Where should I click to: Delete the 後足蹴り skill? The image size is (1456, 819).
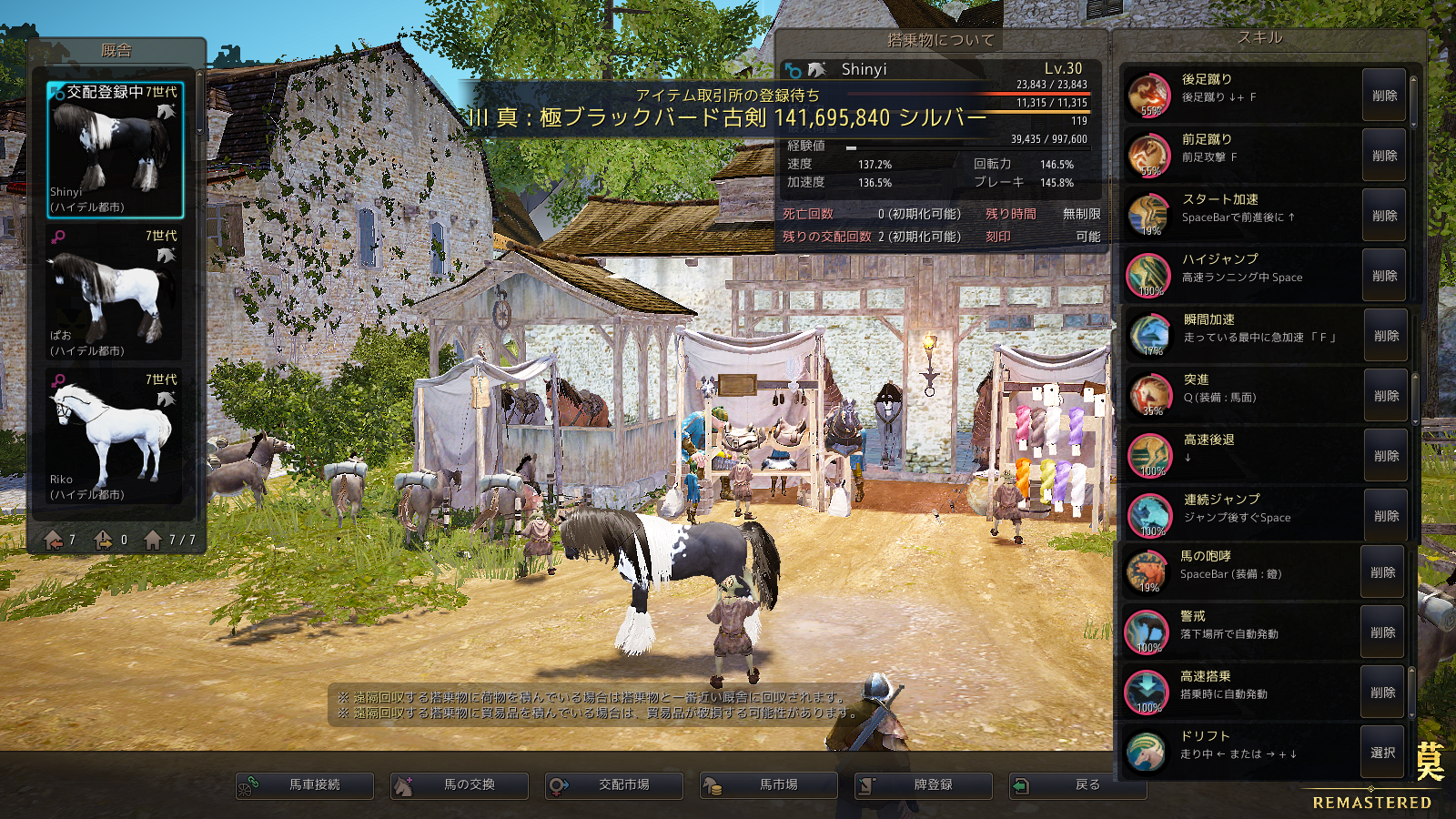(x=1384, y=96)
